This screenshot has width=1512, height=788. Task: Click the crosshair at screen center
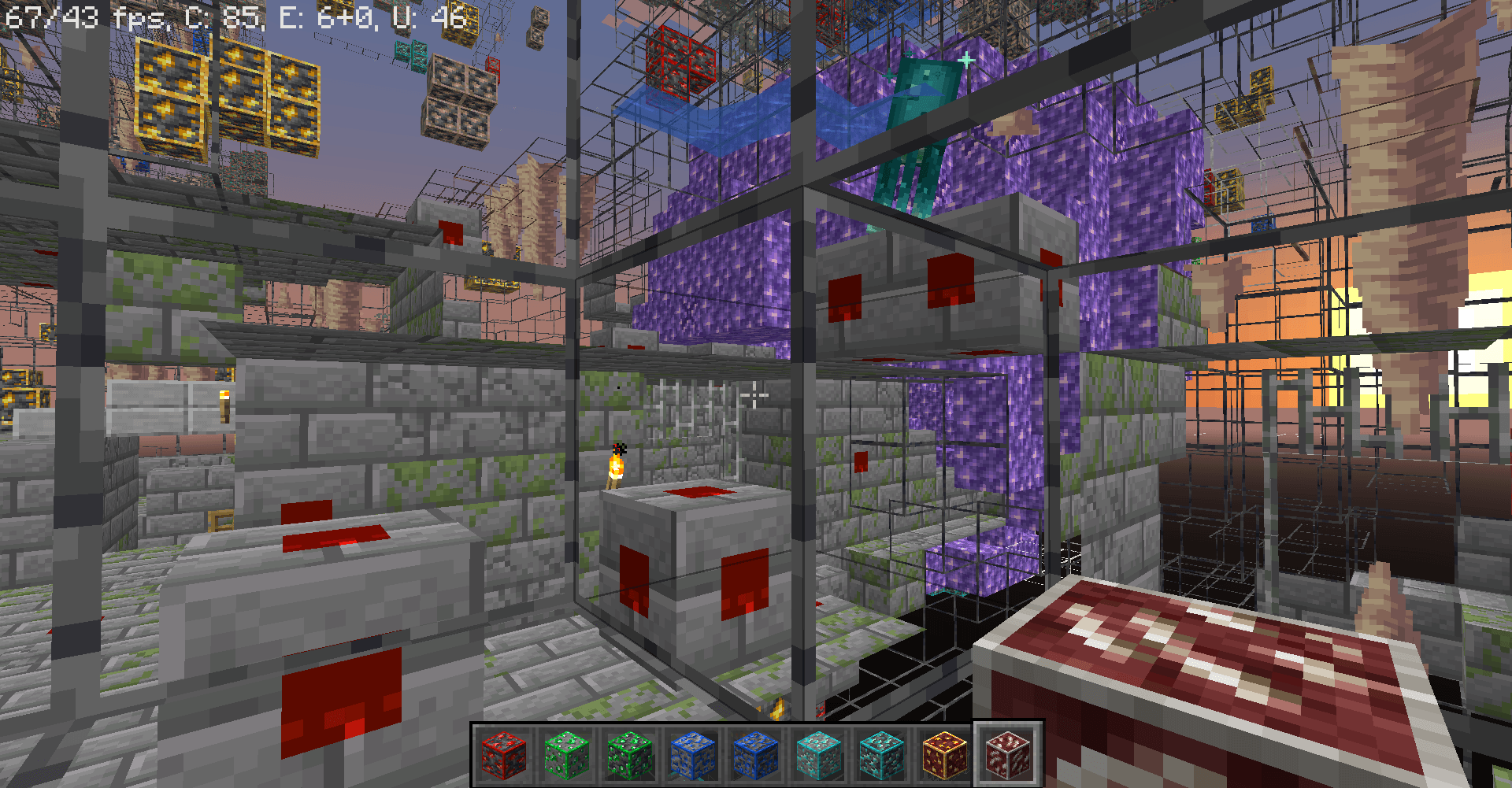coord(756,394)
